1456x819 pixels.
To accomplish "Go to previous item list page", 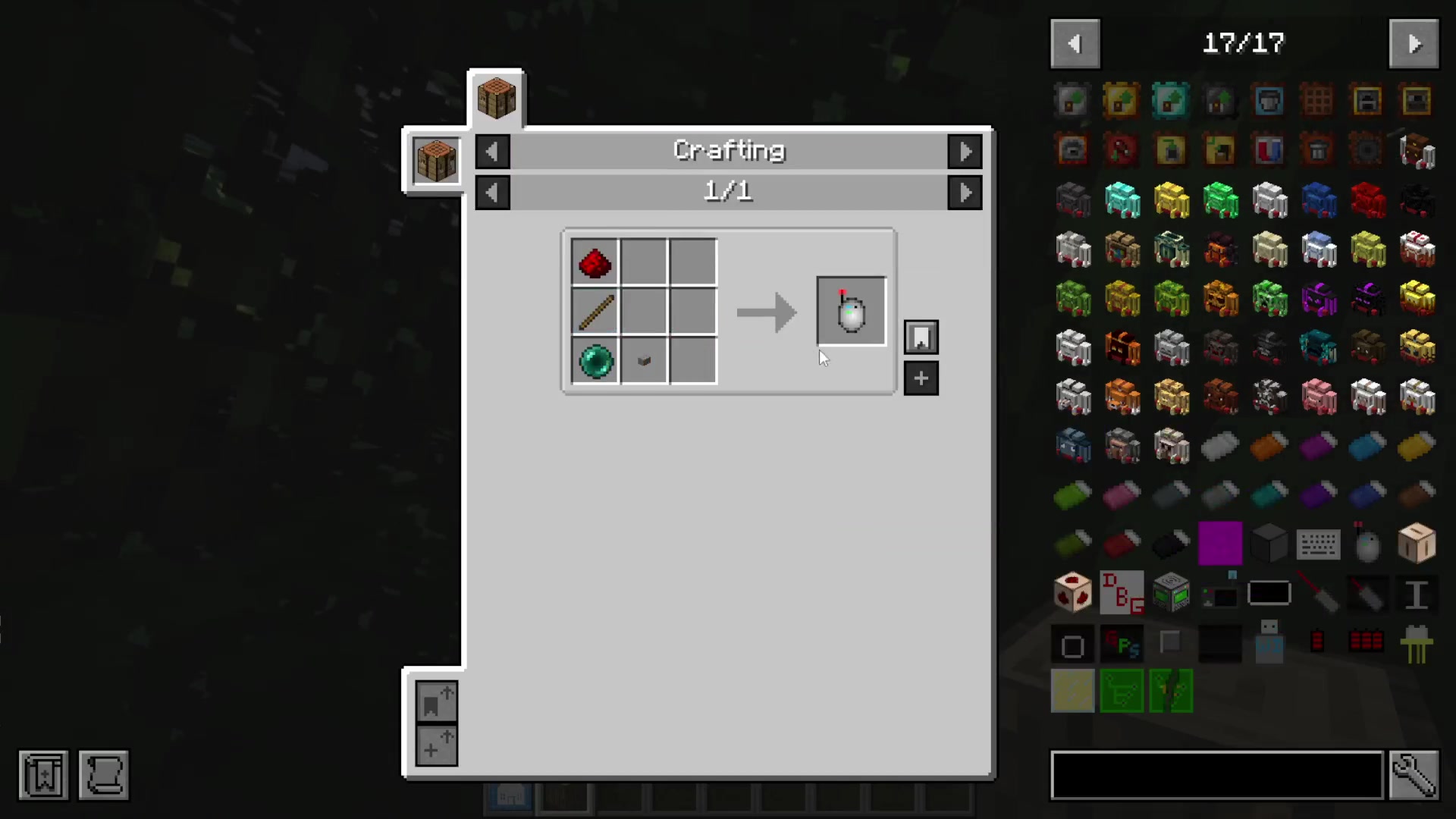I will [1075, 44].
